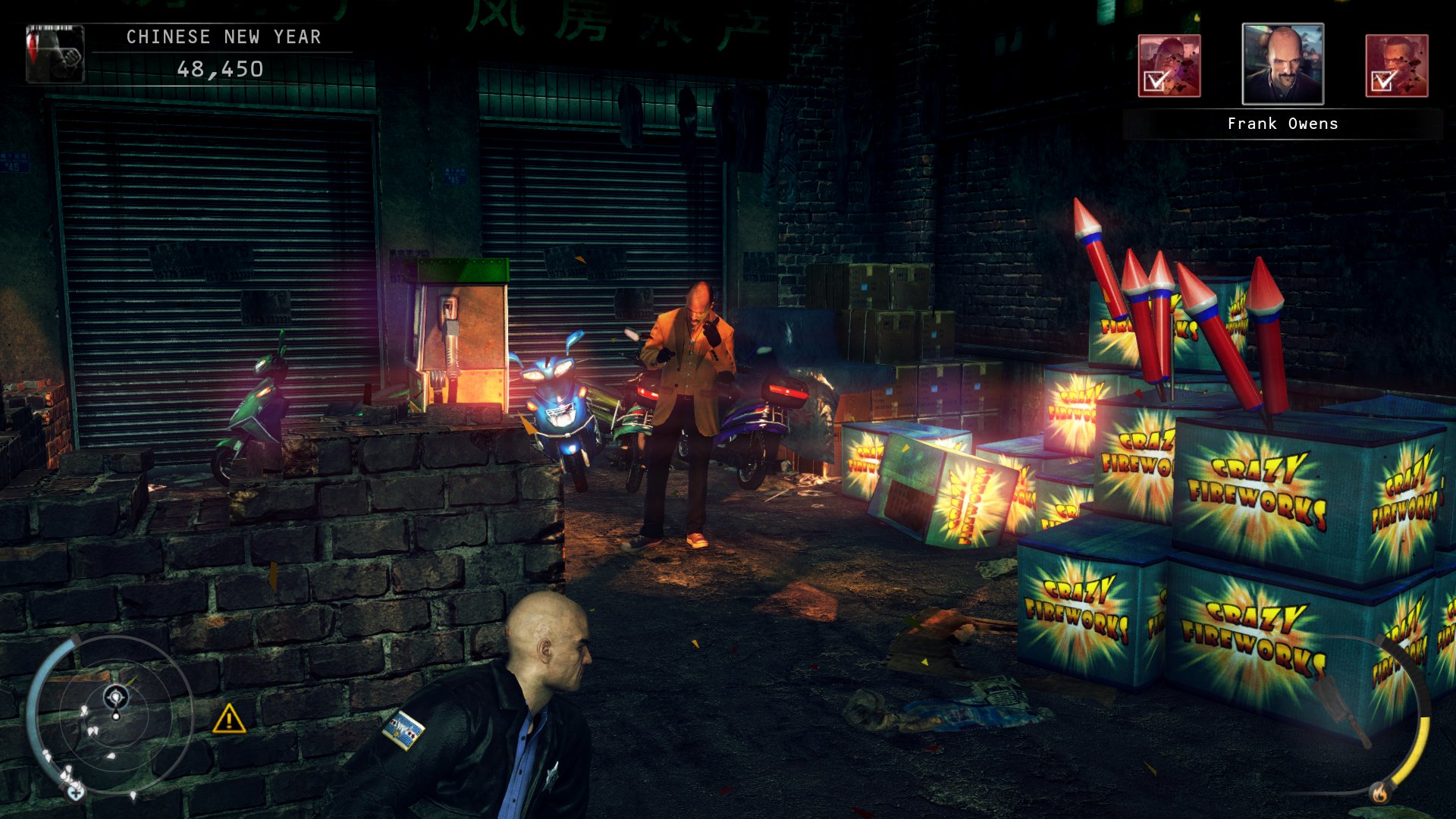This screenshot has height=819, width=1456.
Task: Open the circular minimap radar
Action: pos(115,714)
